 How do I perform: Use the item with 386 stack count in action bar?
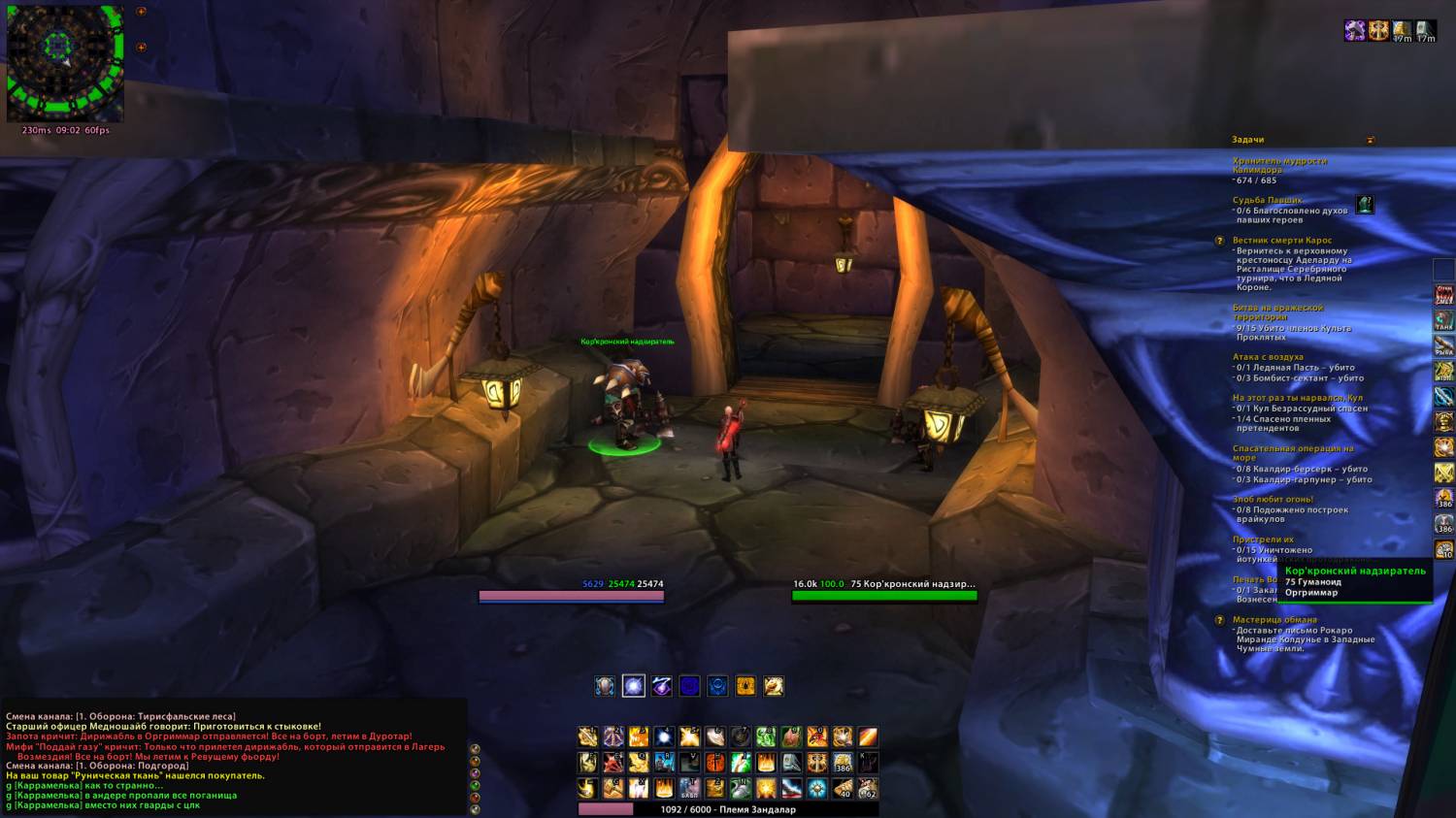[x=843, y=763]
